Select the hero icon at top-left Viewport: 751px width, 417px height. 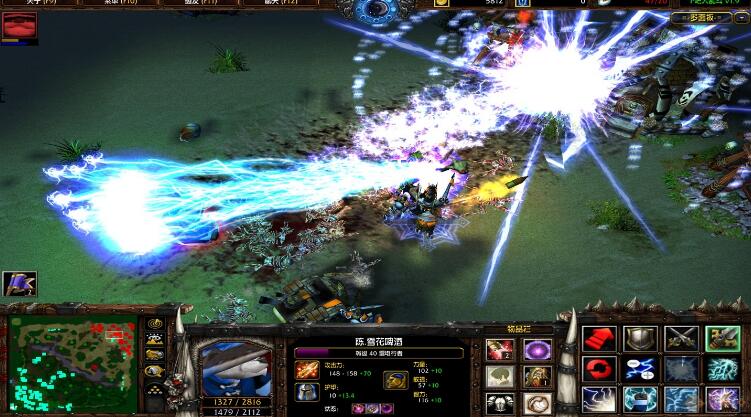coord(19,25)
